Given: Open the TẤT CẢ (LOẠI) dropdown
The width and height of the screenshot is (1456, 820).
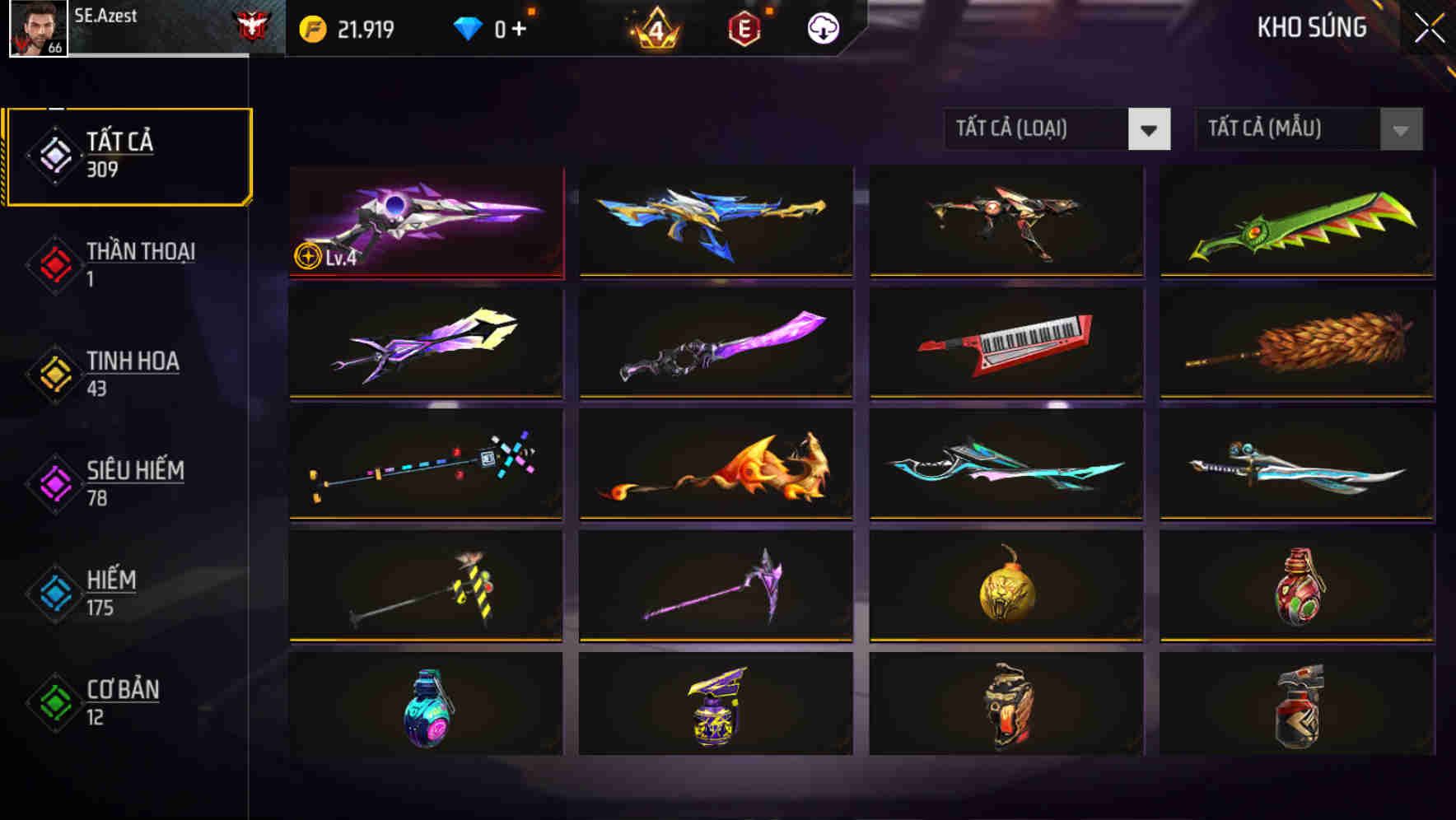Looking at the screenshot, I should click(x=1038, y=129).
